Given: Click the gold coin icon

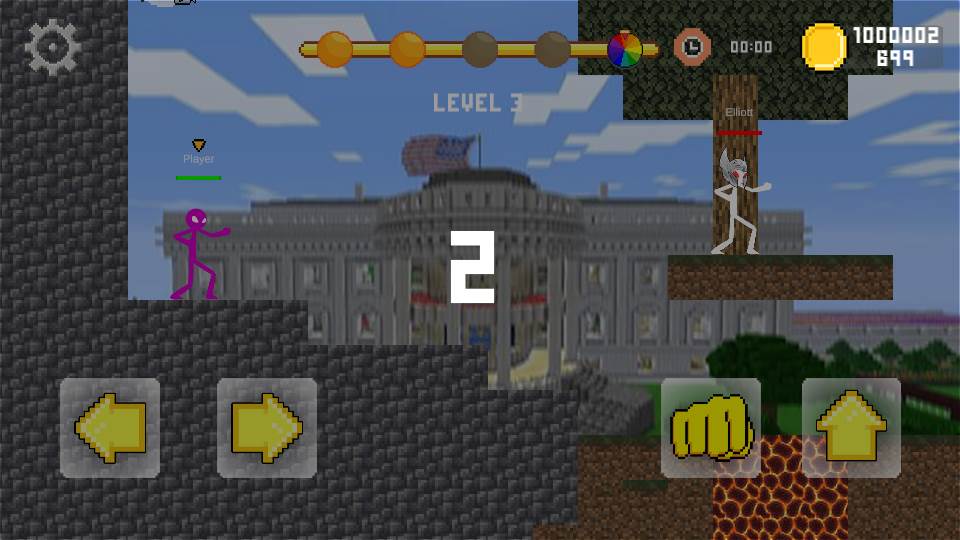Looking at the screenshot, I should click(x=825, y=47).
